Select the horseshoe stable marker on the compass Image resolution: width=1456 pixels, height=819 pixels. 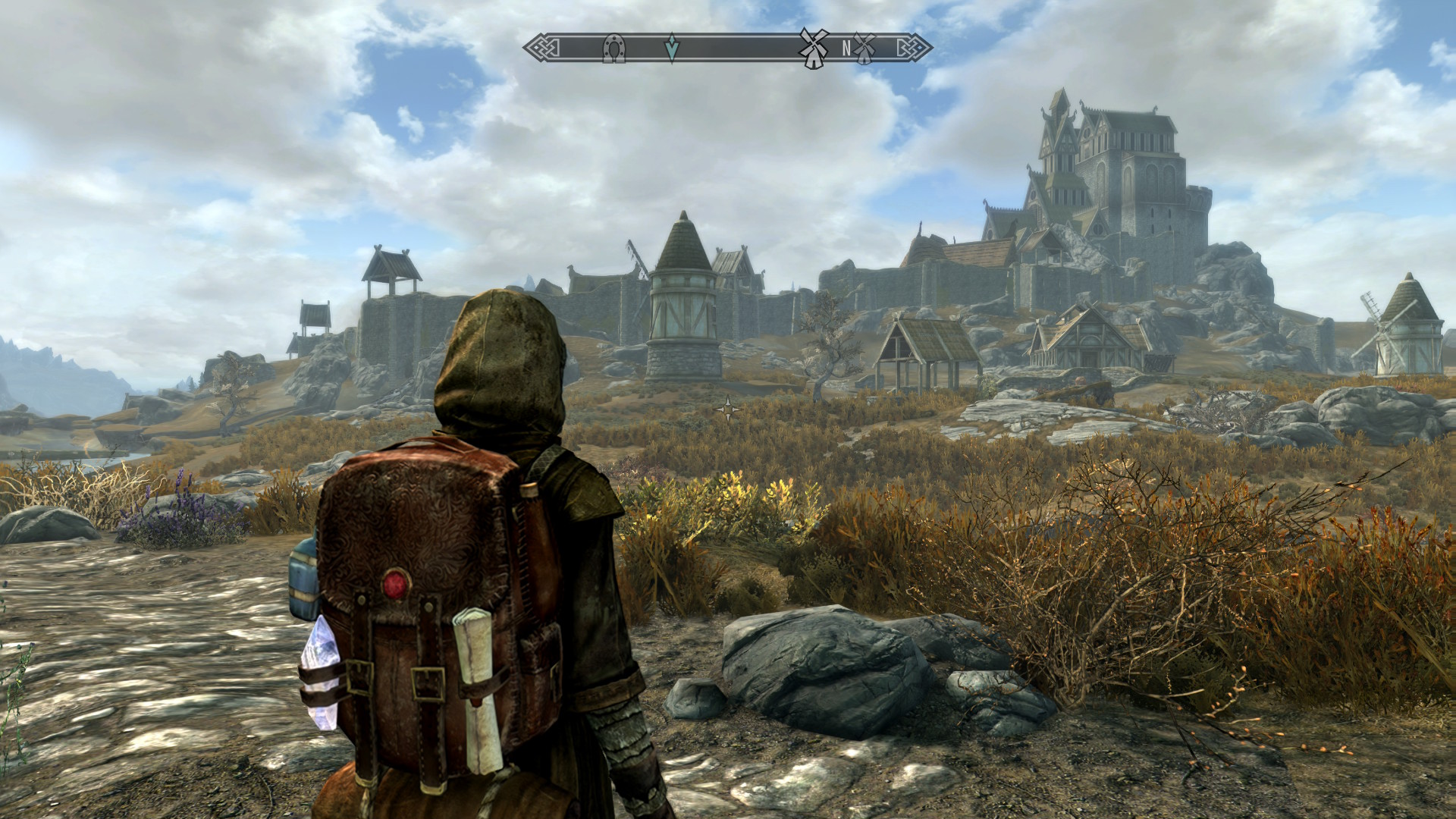pos(613,49)
